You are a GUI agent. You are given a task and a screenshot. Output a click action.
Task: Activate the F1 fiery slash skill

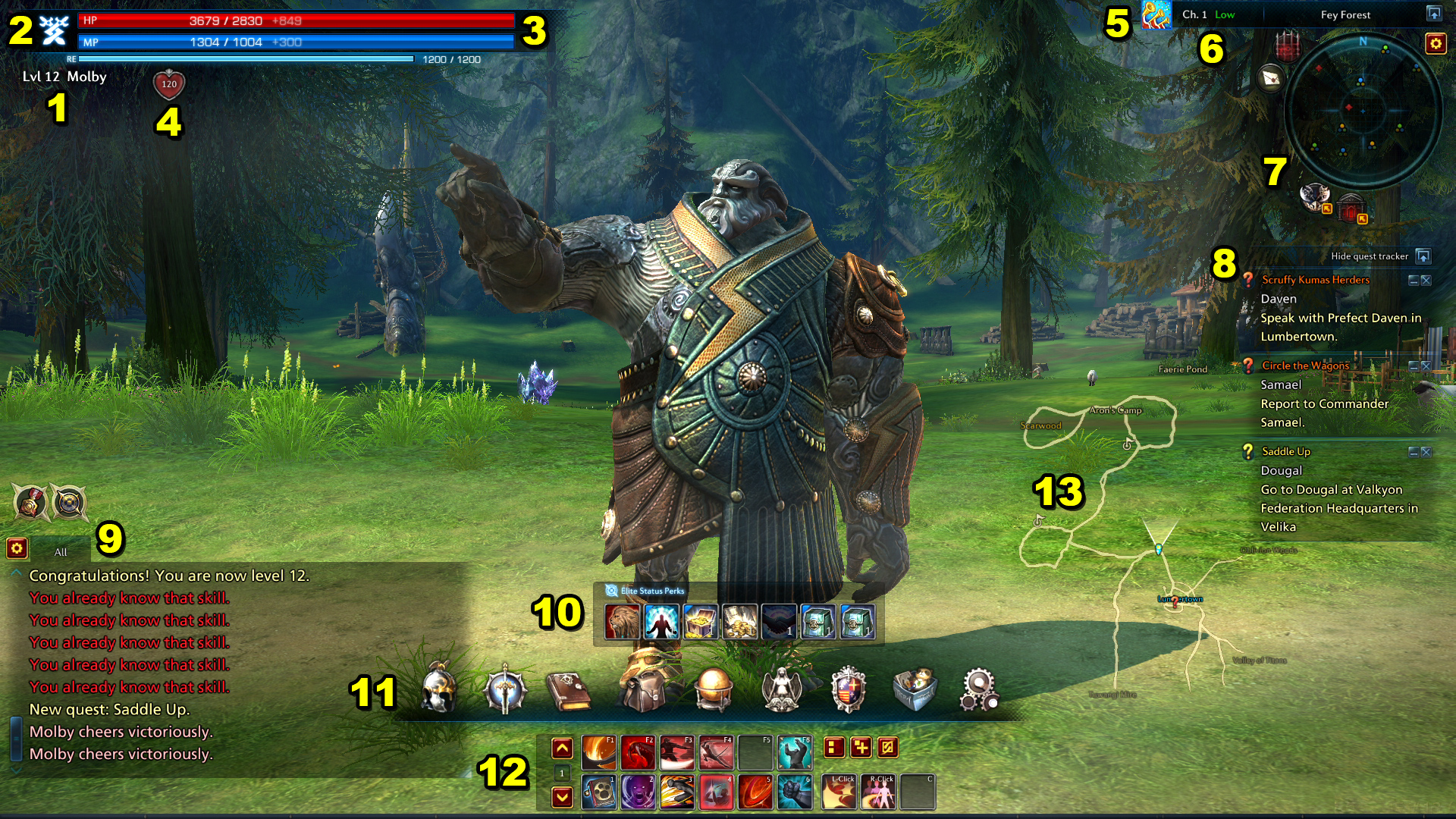click(598, 752)
